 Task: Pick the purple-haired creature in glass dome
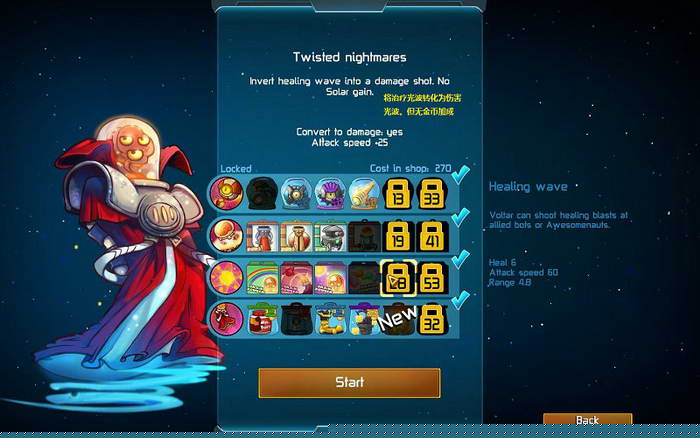point(330,192)
